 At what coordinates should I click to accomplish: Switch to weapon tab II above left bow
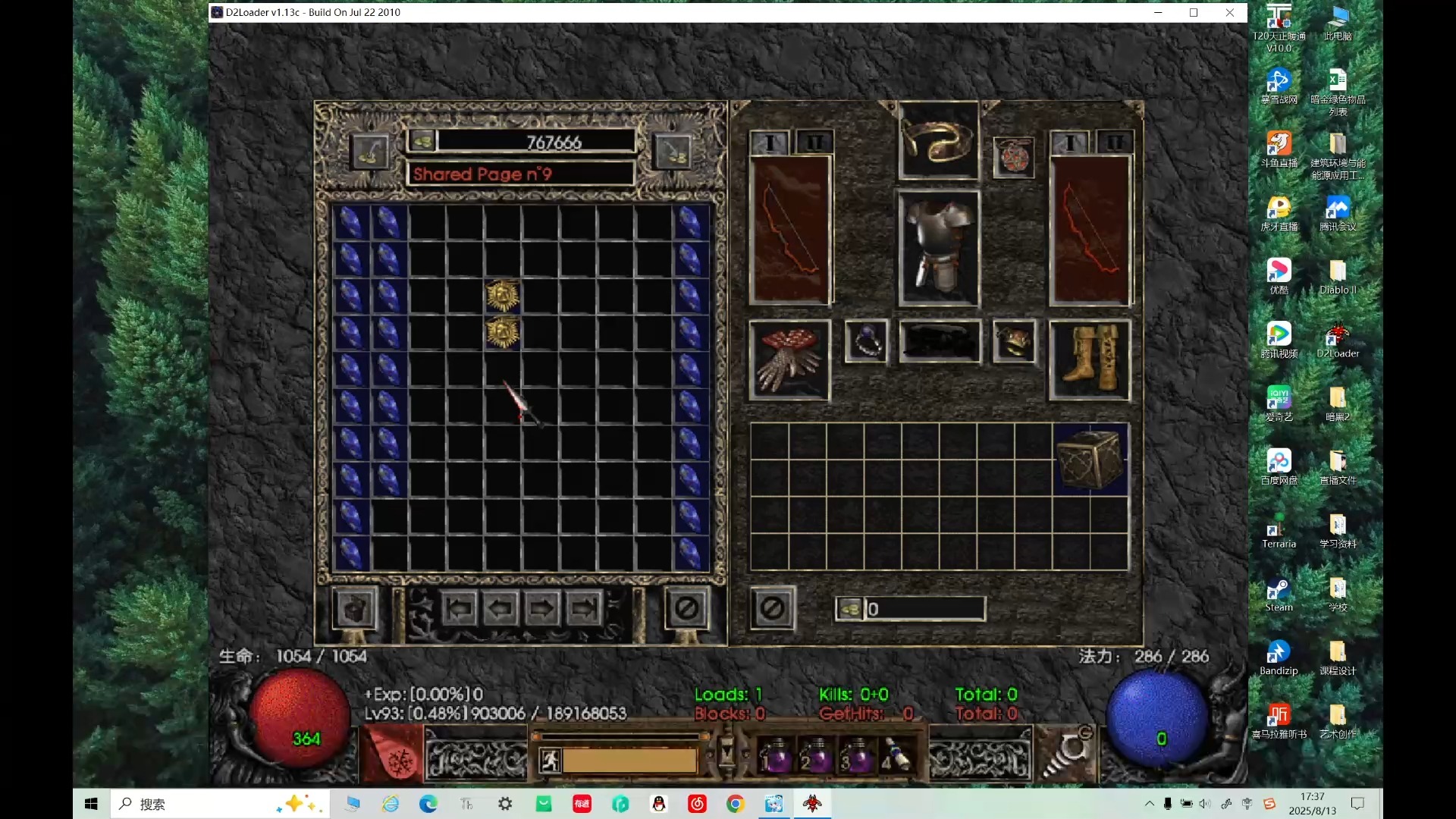pyautogui.click(x=814, y=143)
